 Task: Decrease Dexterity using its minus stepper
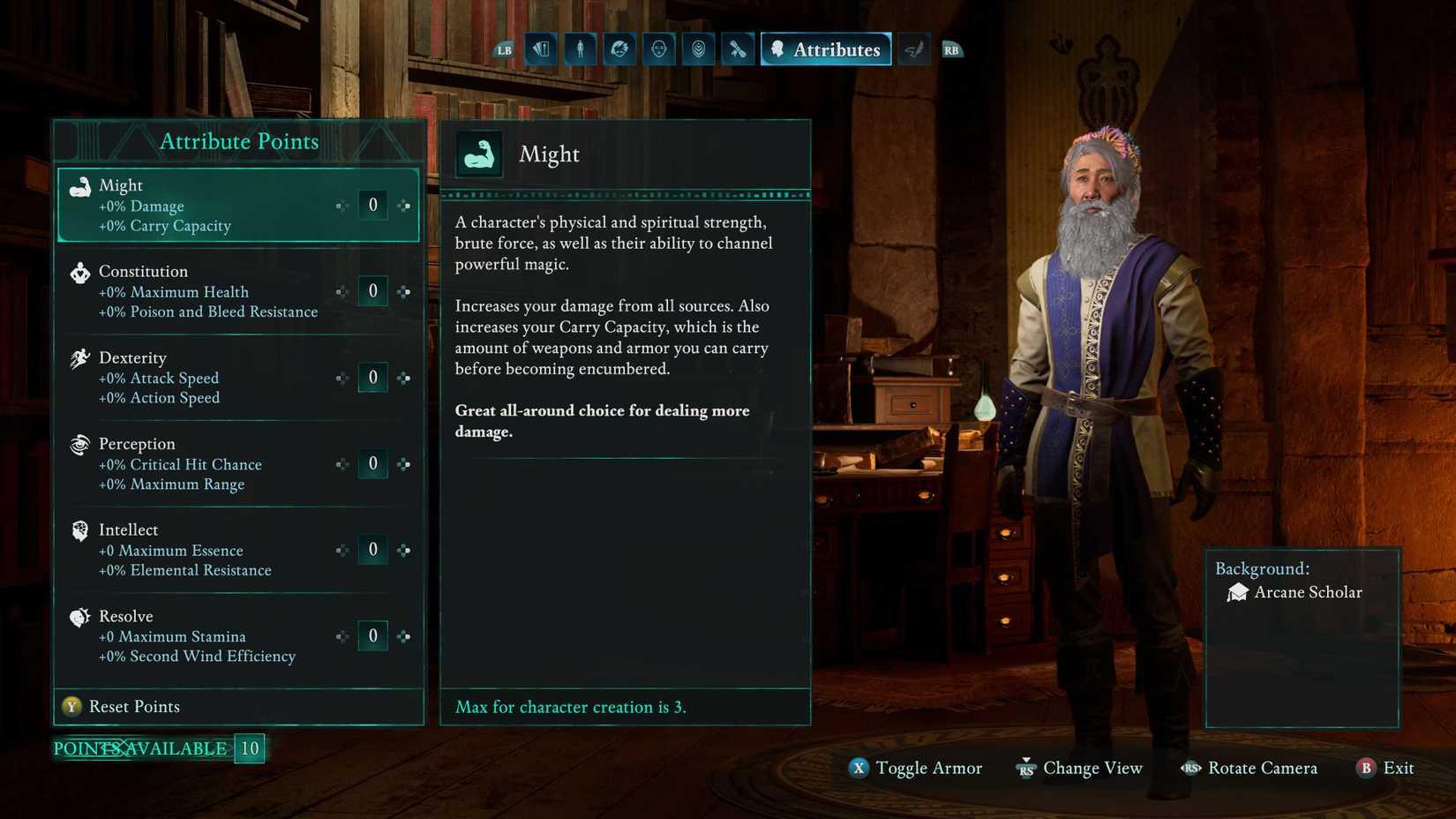point(342,377)
